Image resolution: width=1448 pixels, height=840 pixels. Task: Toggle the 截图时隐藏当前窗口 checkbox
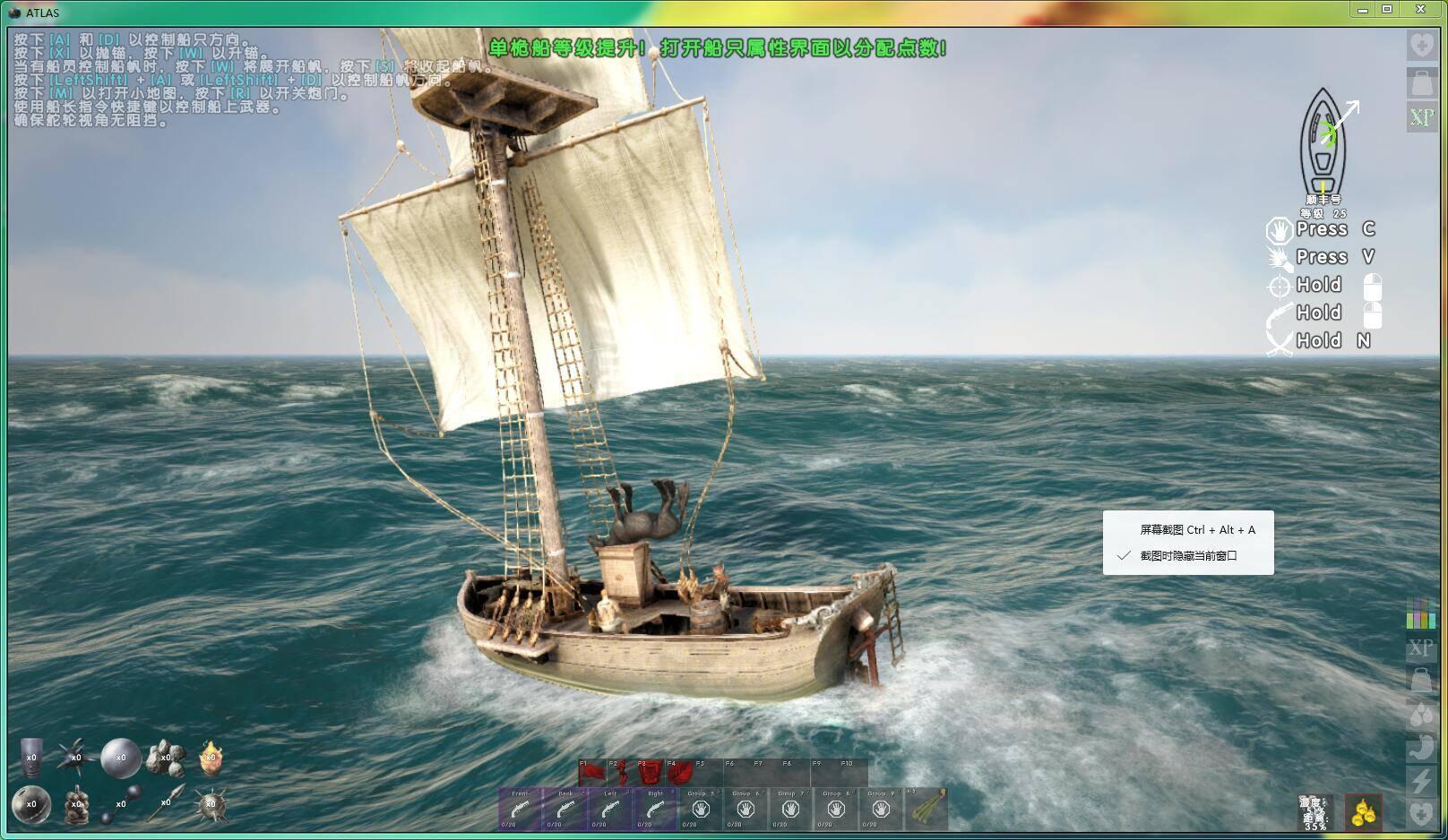[1123, 556]
